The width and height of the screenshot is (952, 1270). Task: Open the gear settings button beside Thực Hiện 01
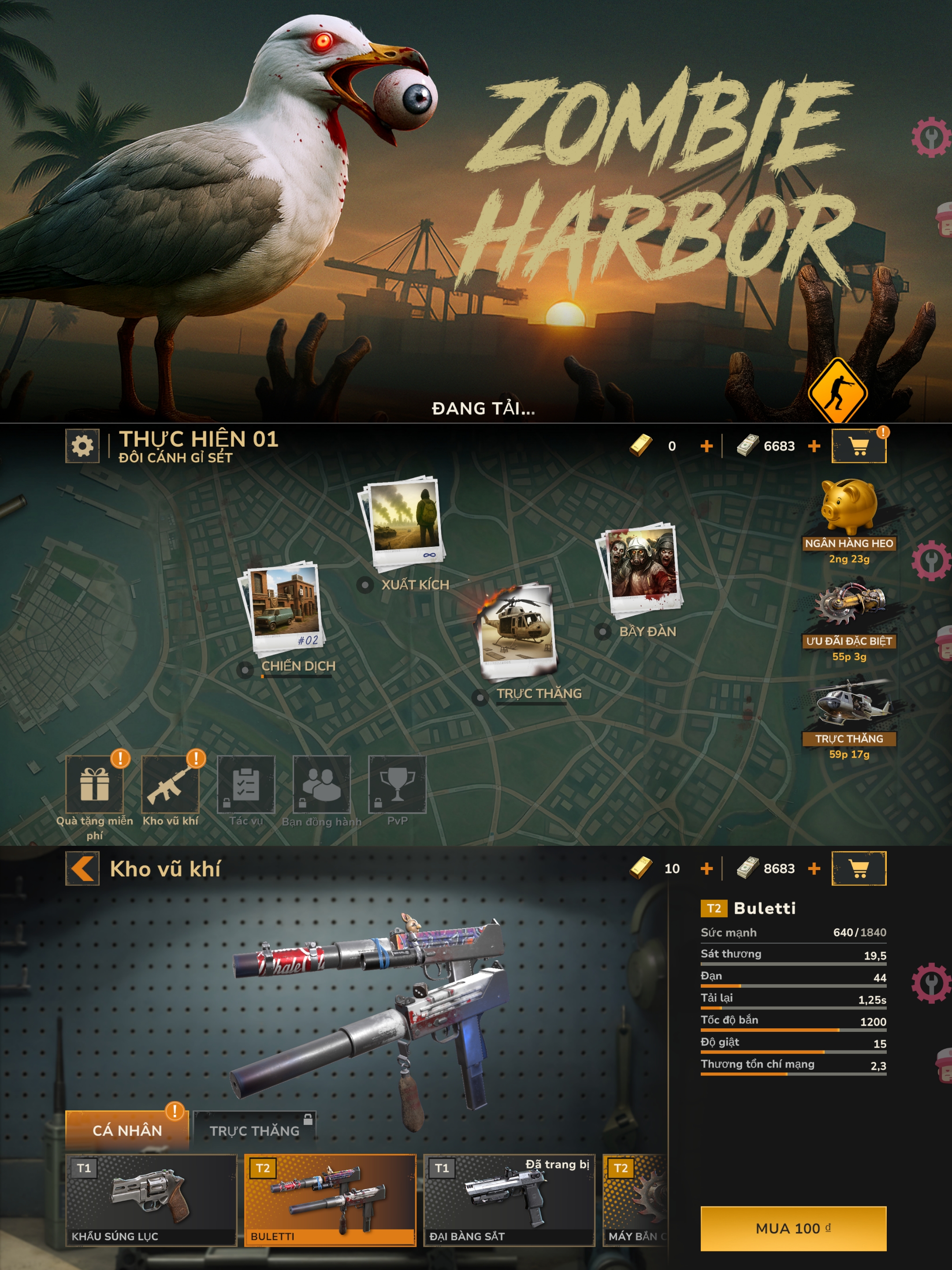point(82,445)
